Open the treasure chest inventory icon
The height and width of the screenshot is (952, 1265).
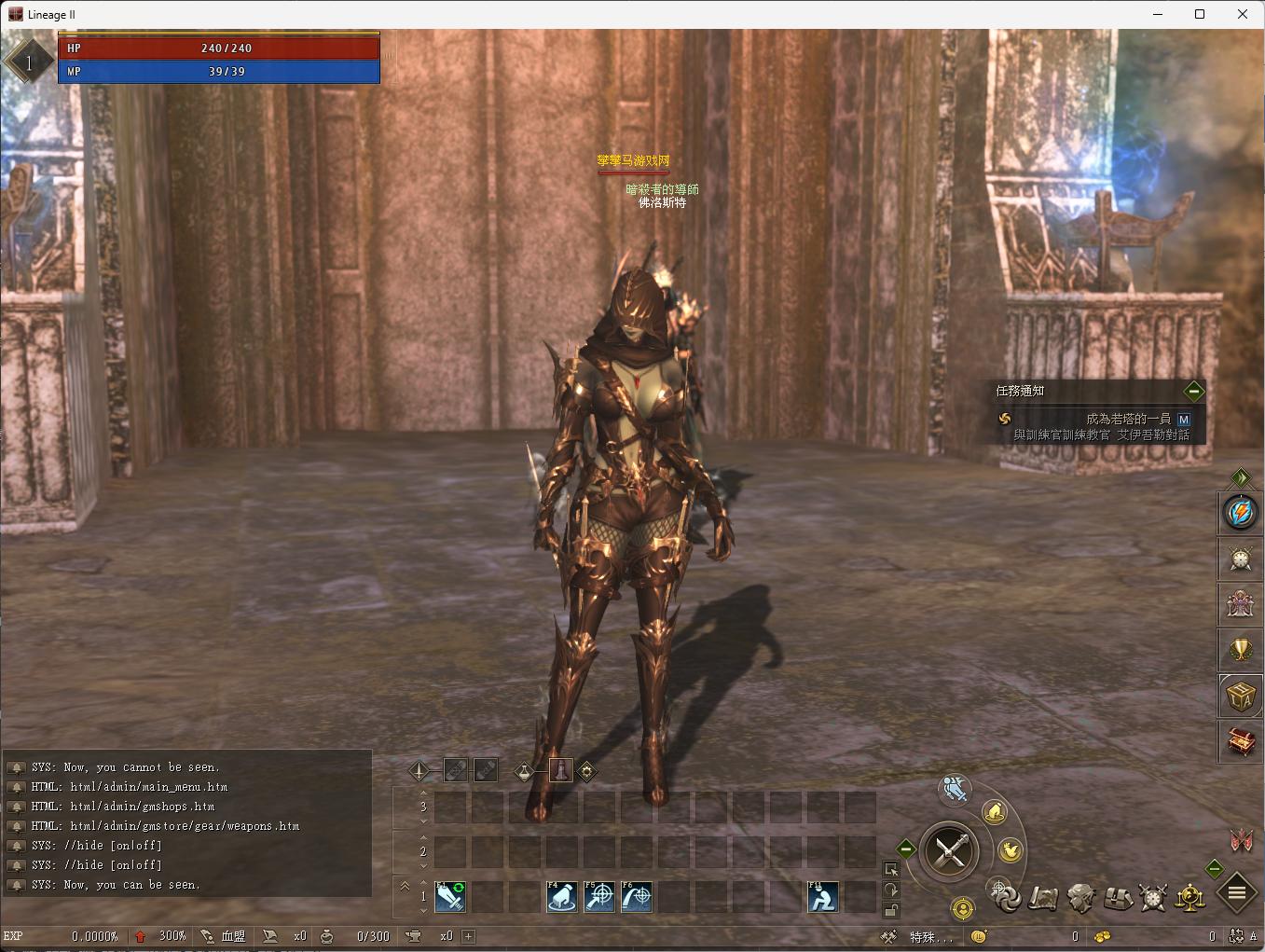1117,898
